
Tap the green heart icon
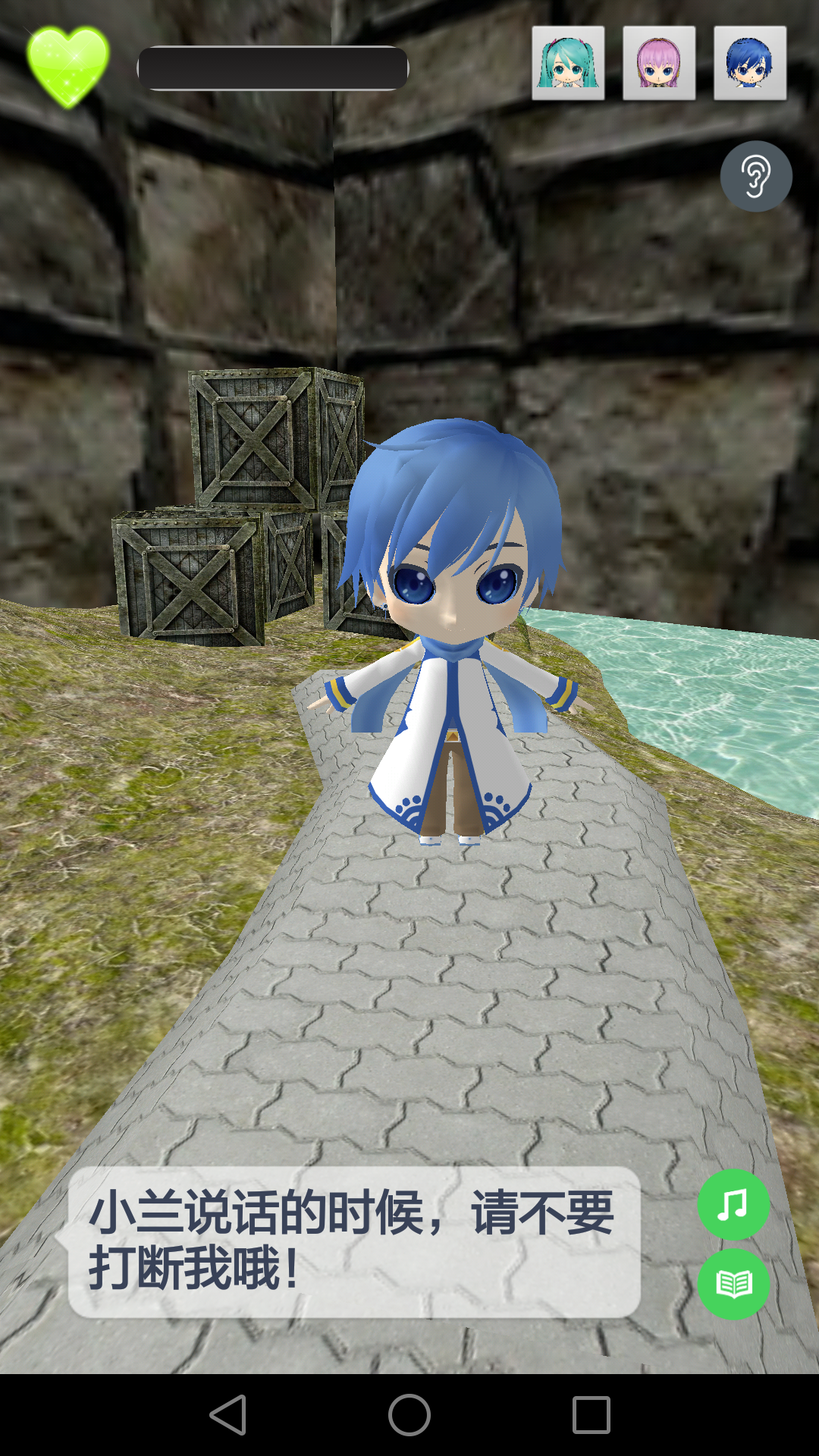(x=67, y=66)
